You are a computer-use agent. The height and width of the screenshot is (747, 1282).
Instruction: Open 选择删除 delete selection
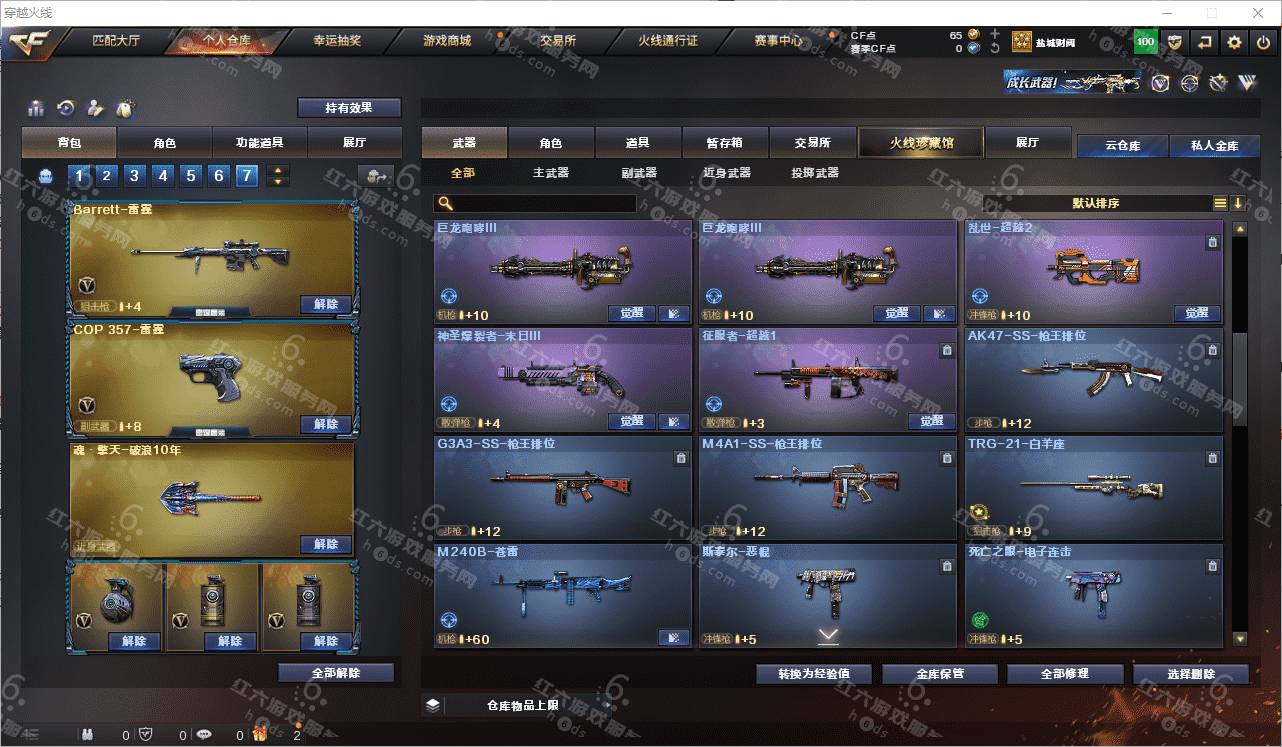coord(1191,674)
